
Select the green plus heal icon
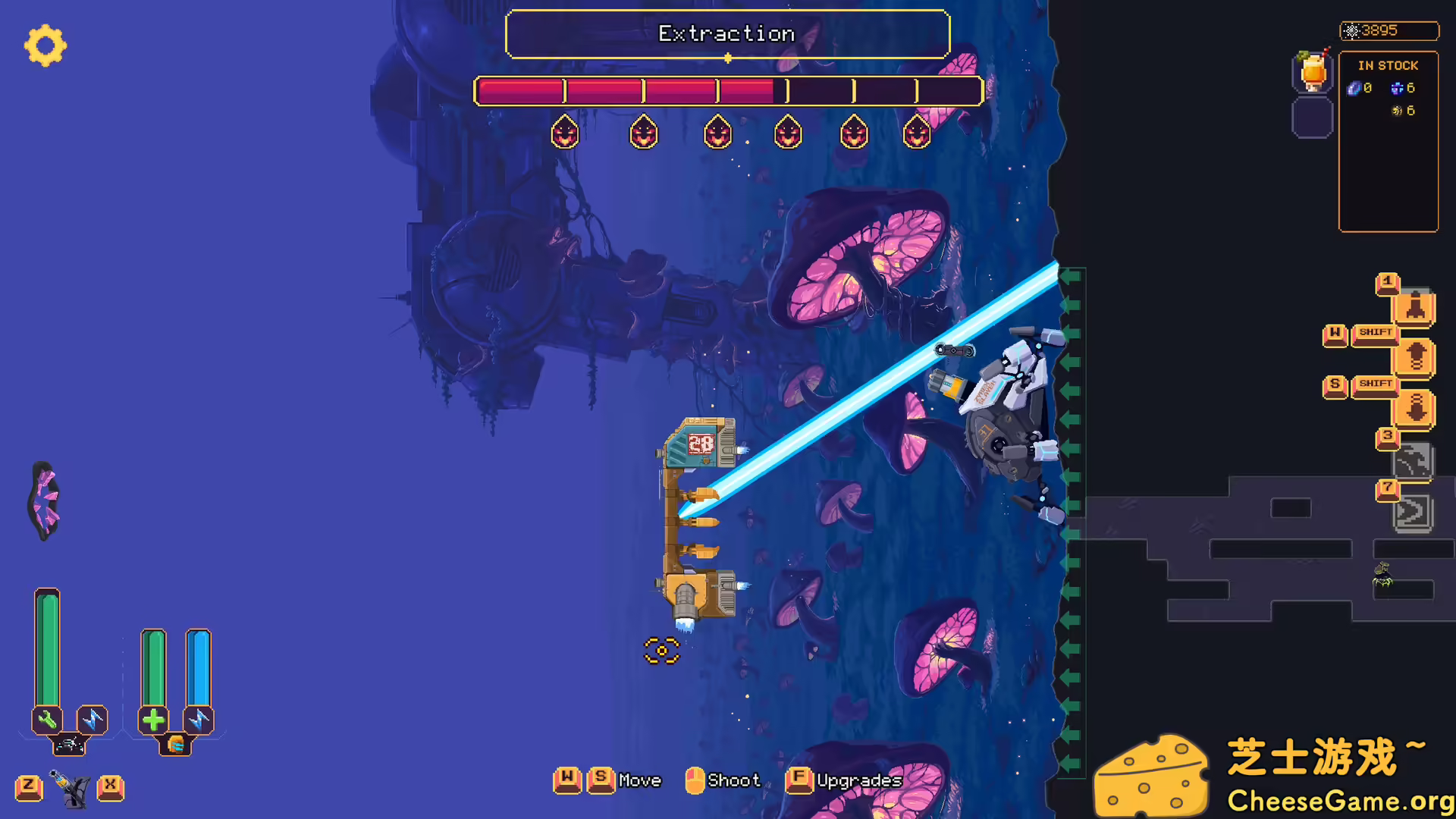(154, 719)
